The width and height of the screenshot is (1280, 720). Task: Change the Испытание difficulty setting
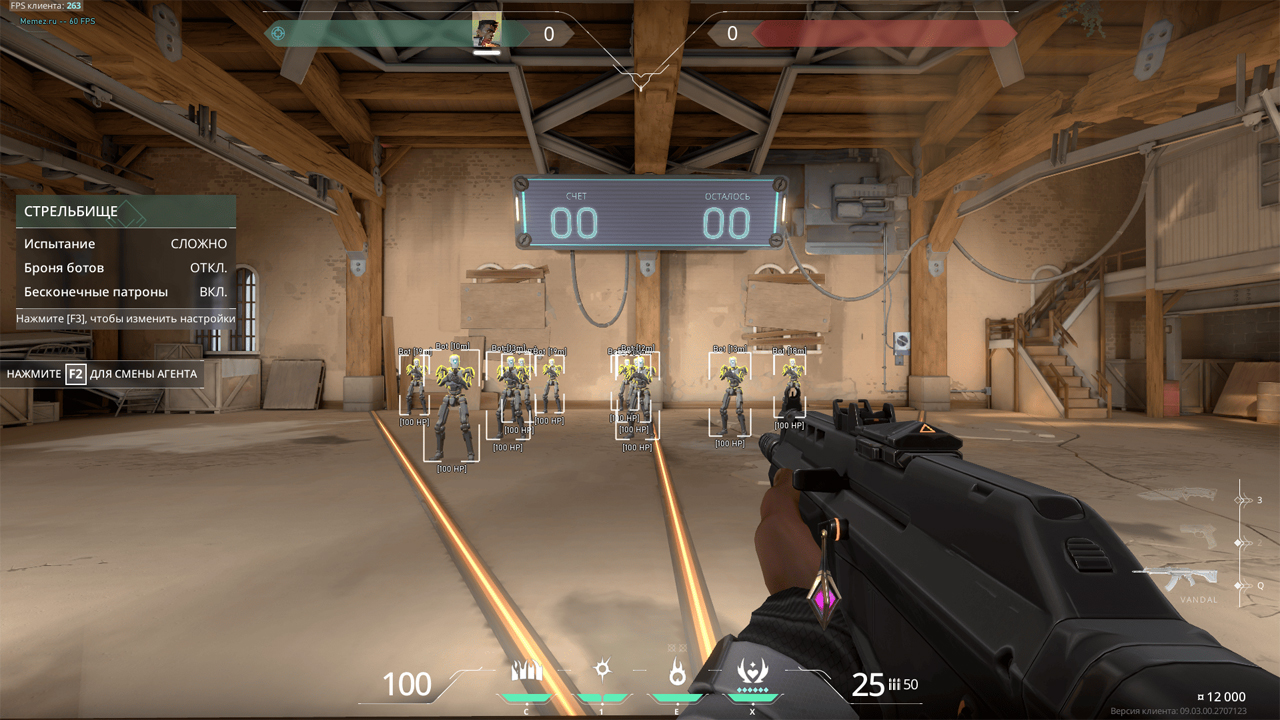click(x=198, y=244)
